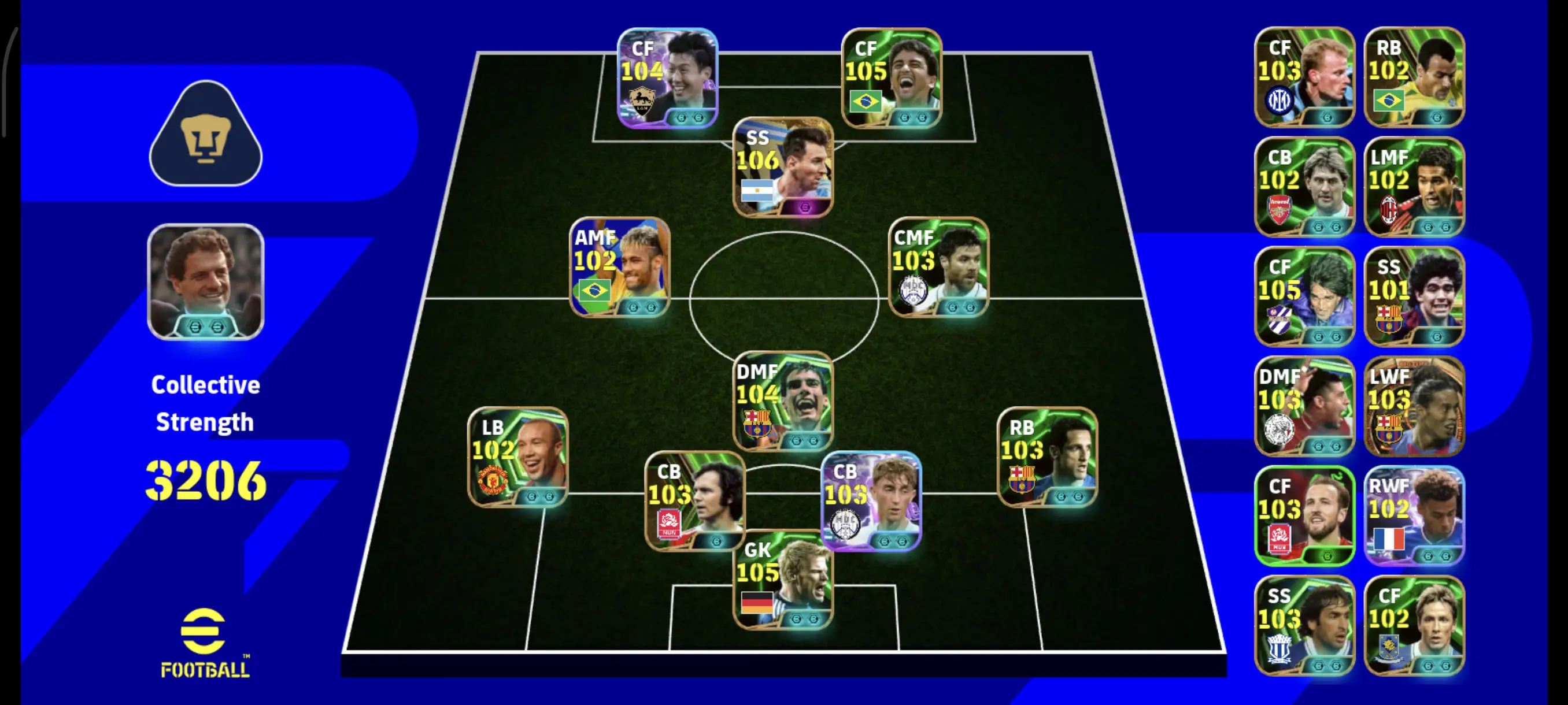Select the RB 103 Barcelona card
The height and width of the screenshot is (705, 1568).
[1047, 457]
